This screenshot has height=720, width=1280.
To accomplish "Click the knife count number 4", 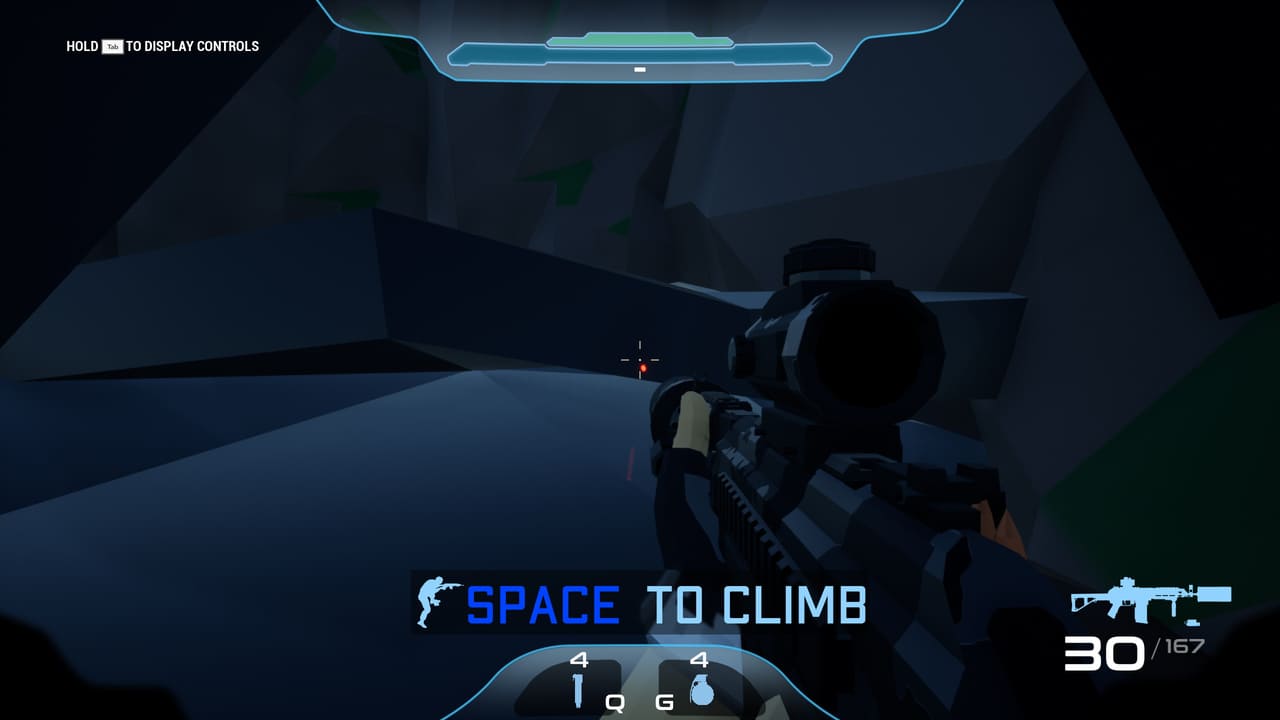I will (x=579, y=660).
